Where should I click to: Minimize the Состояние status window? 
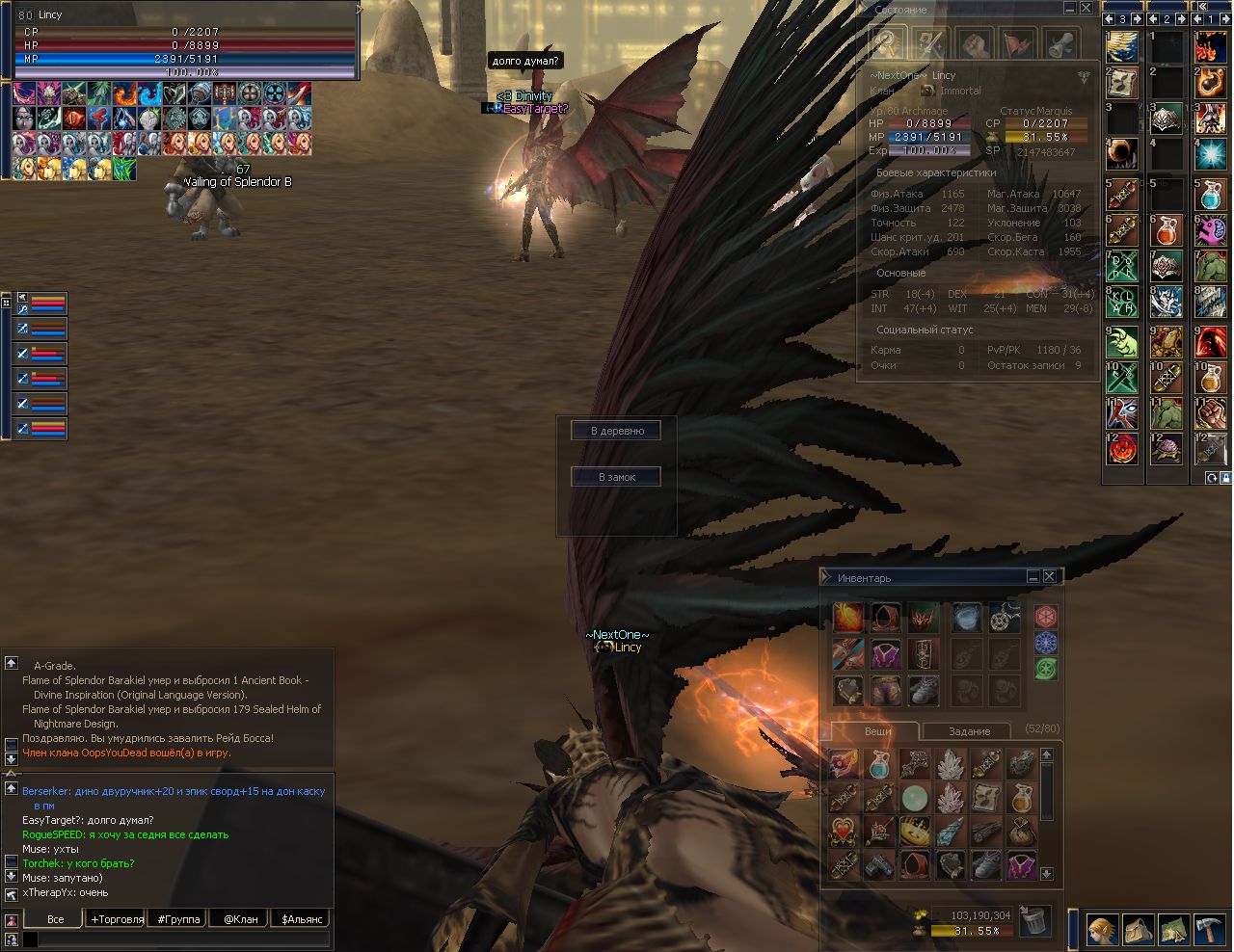[x=1069, y=9]
